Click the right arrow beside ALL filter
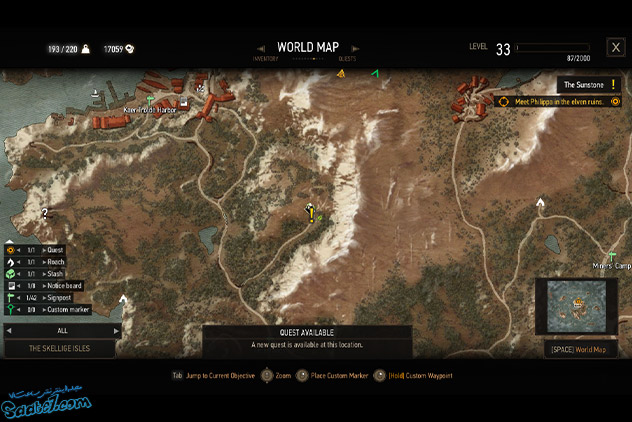632x422 pixels. point(116,330)
